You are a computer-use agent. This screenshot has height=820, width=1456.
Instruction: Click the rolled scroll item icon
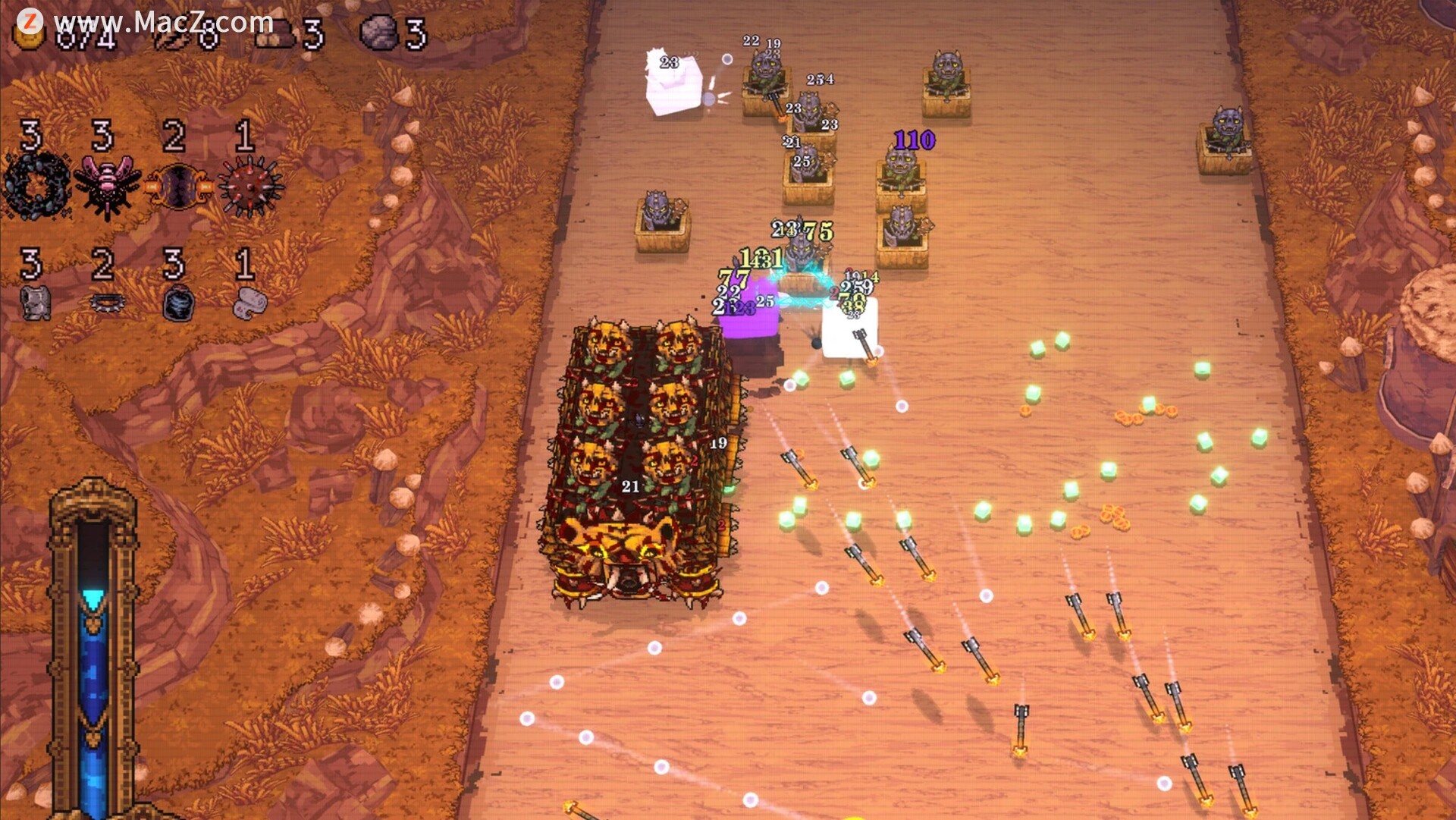(249, 303)
